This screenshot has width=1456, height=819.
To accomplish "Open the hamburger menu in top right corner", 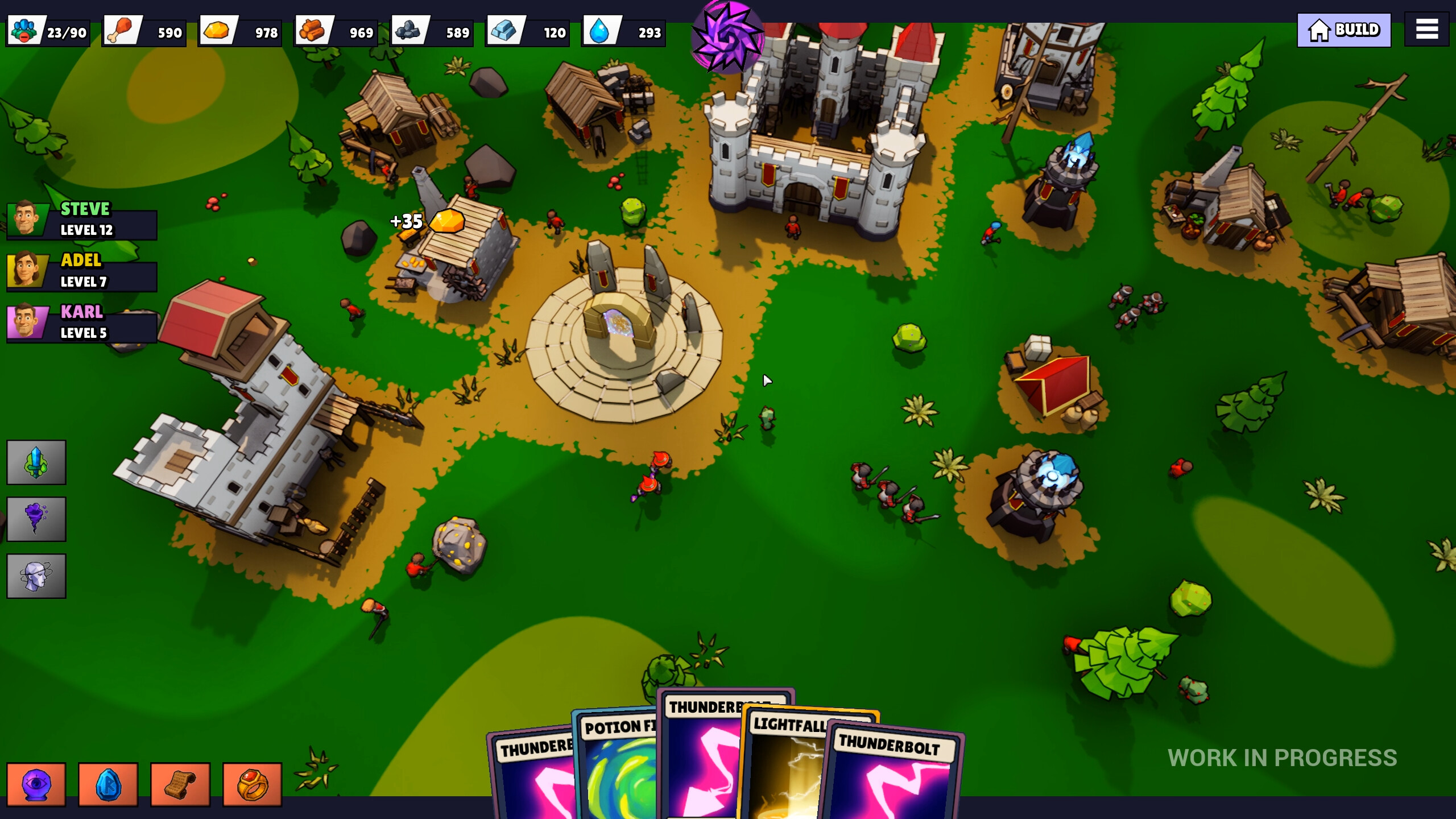I will 1426,29.
